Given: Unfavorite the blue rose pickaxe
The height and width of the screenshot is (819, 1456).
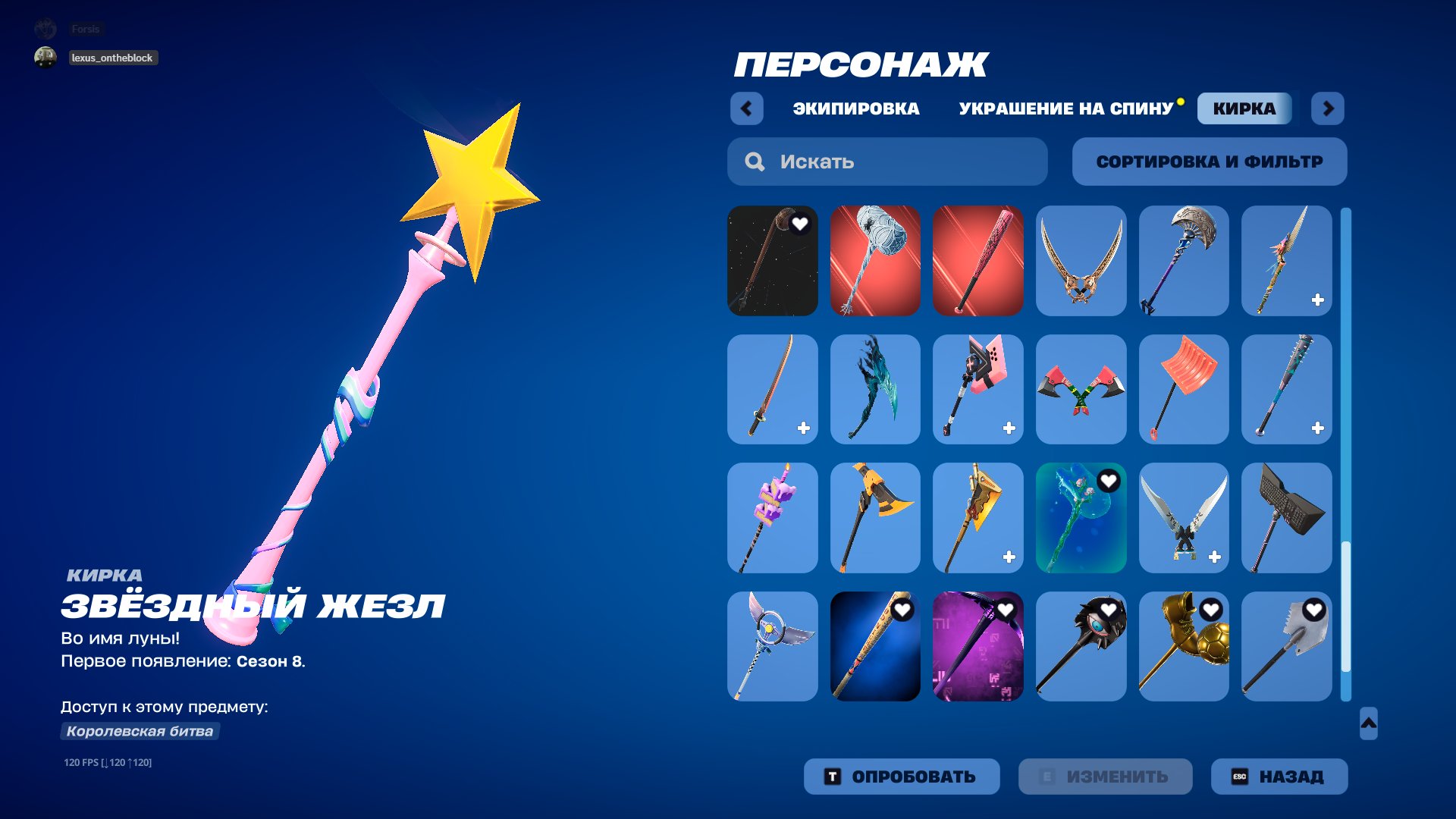Looking at the screenshot, I should (1109, 480).
